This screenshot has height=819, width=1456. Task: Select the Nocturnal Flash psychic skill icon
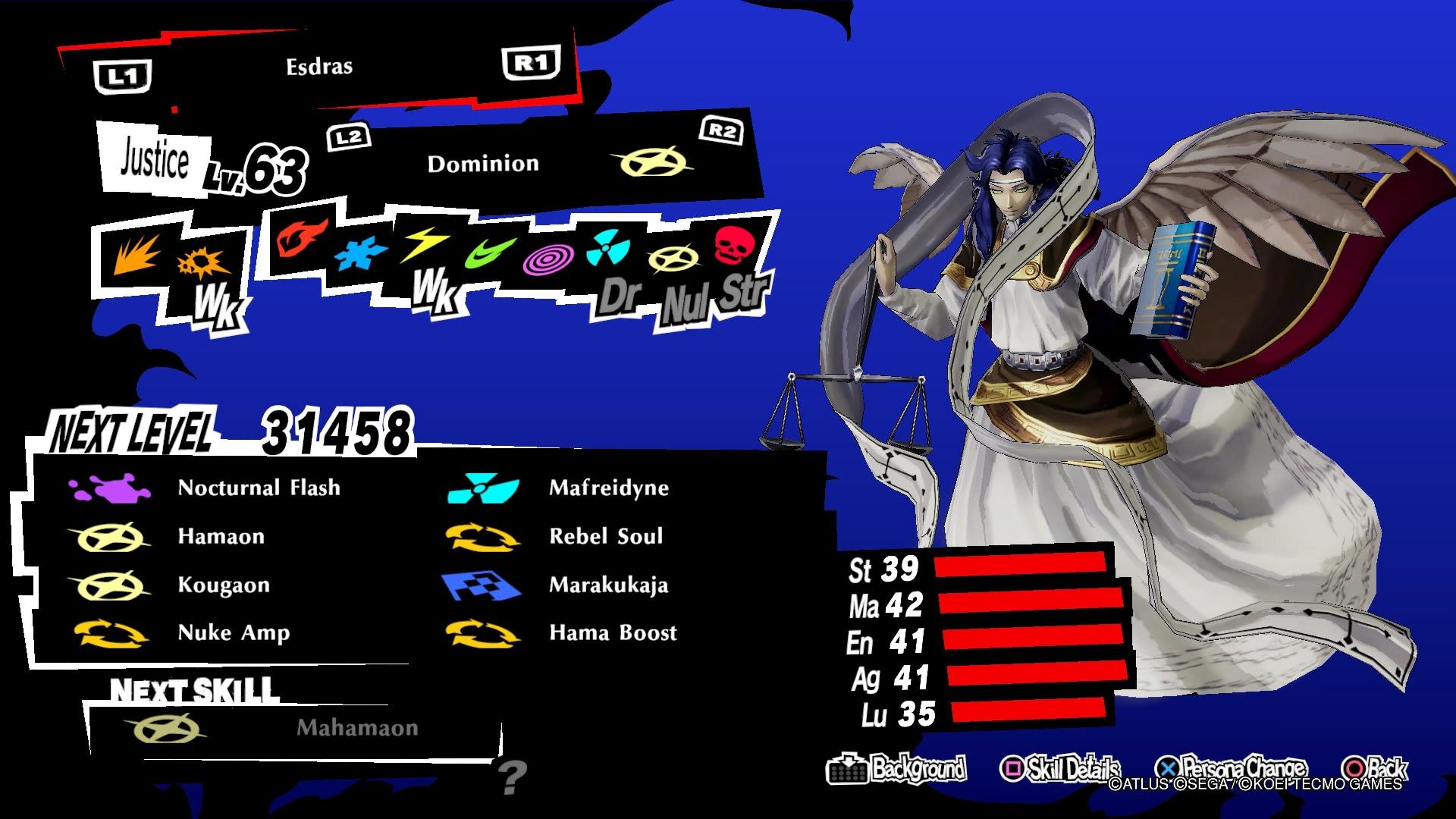(110, 488)
